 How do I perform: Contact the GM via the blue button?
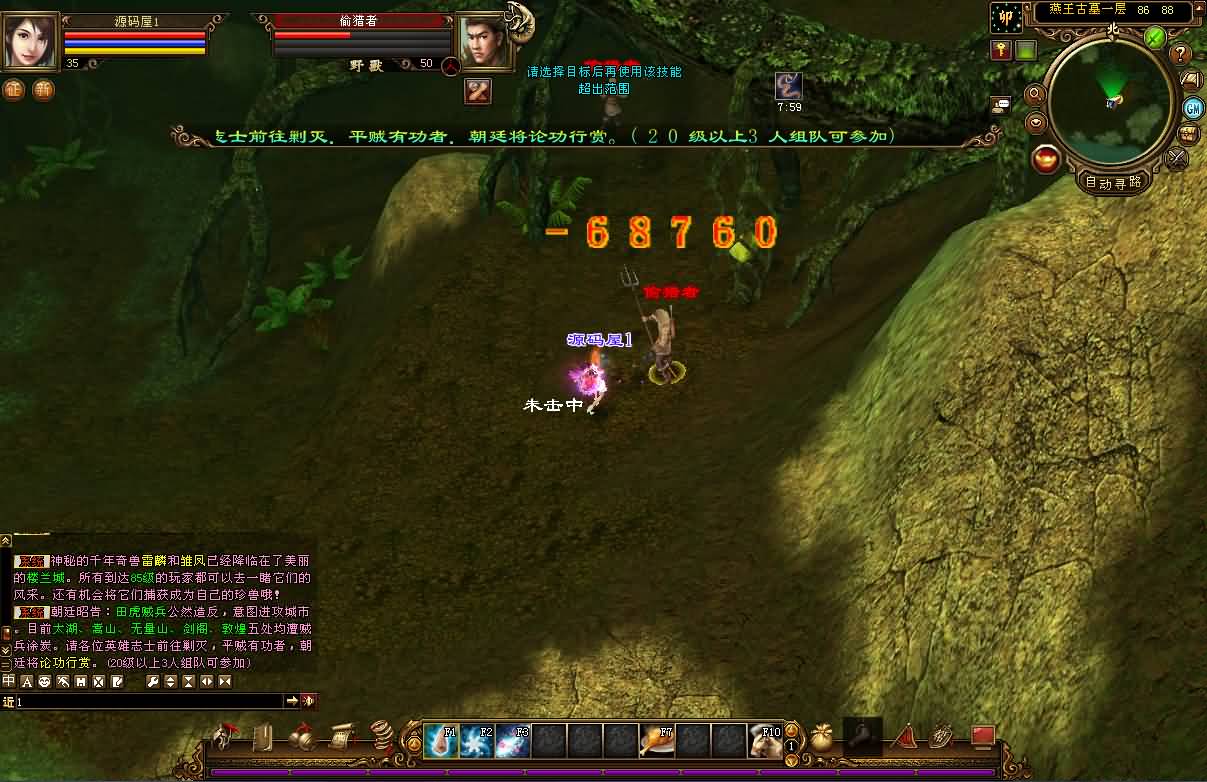1192,107
